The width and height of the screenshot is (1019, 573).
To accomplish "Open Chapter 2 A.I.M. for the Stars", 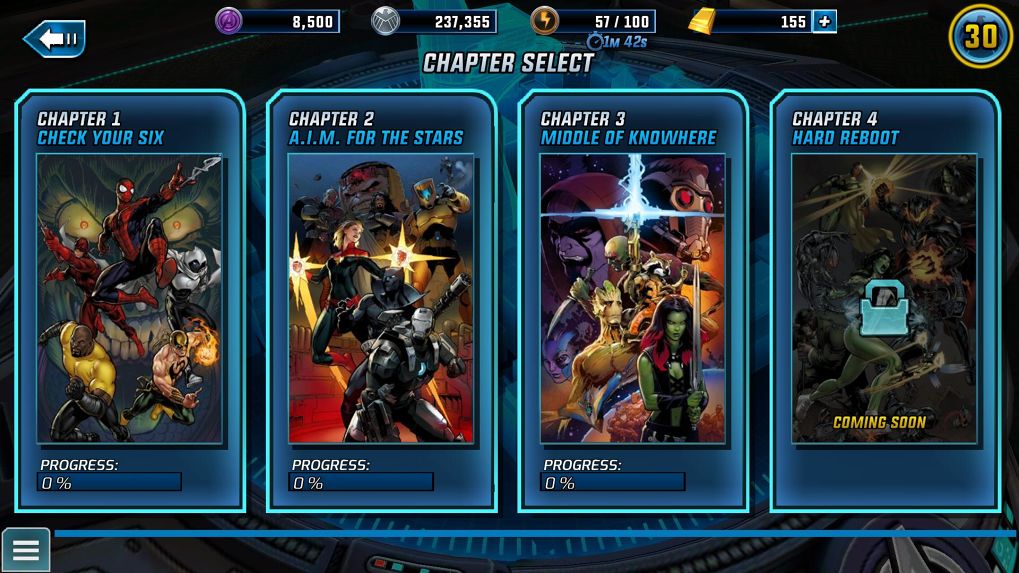I will [381, 300].
